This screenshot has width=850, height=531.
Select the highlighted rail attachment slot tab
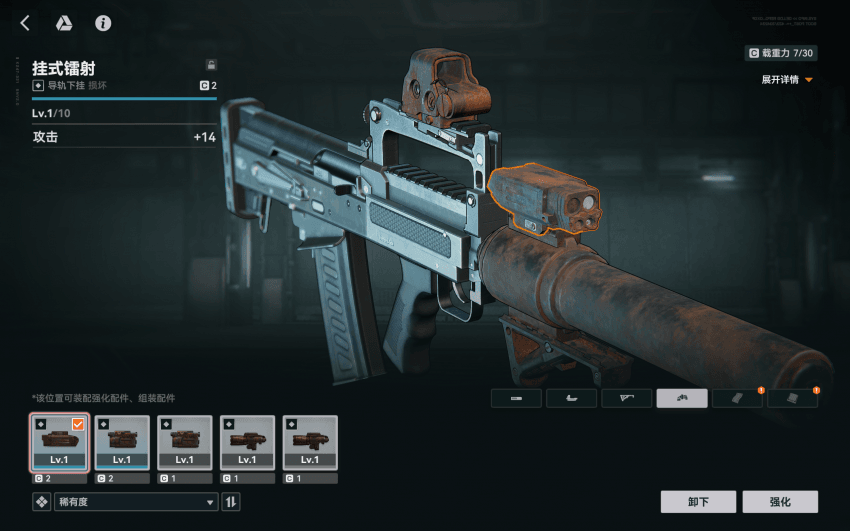pyautogui.click(x=682, y=398)
